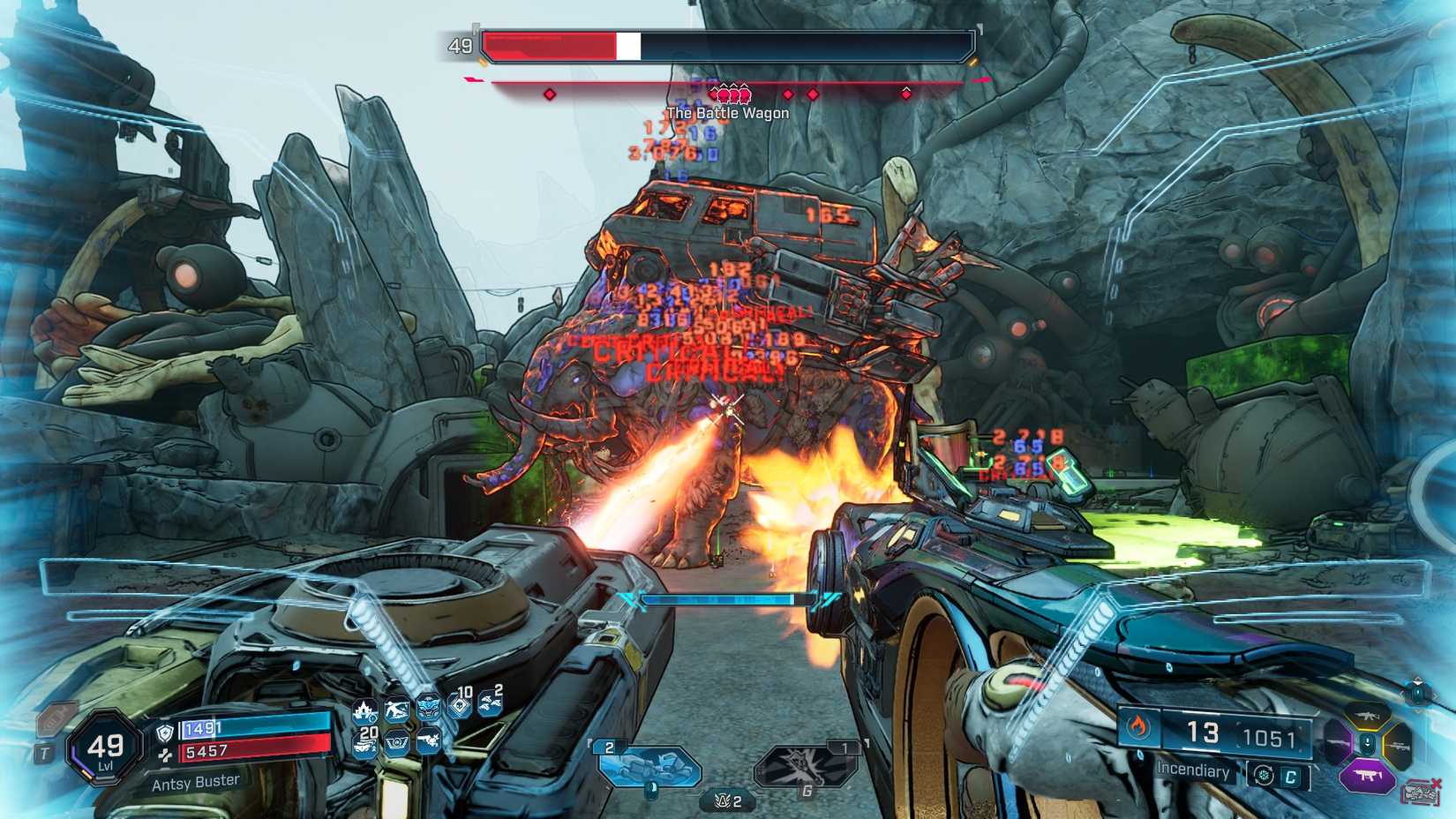
Task: Select the top weapon slot in weapon wheel
Action: 1366,714
